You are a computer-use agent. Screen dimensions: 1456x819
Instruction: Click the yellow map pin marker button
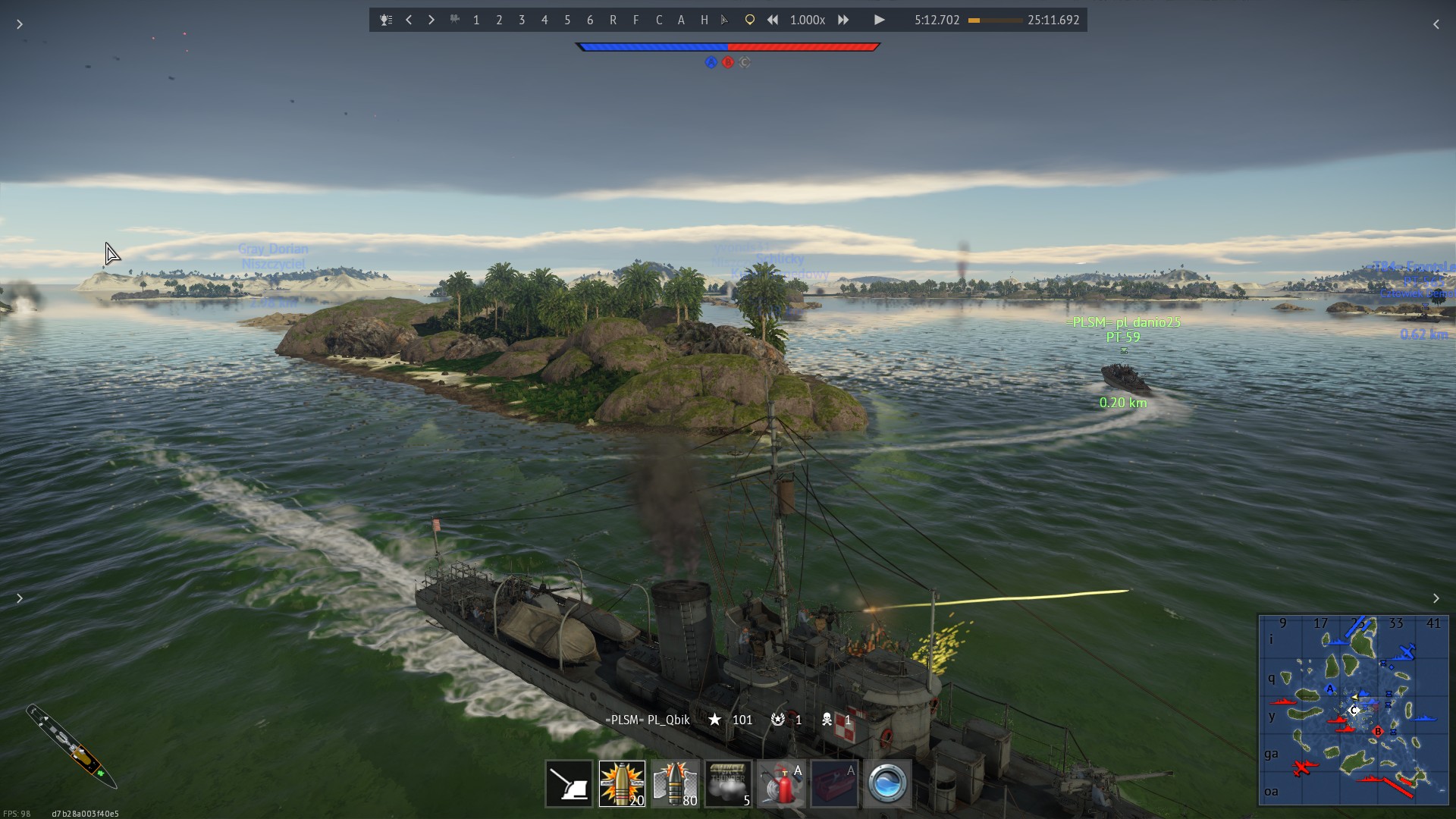(x=749, y=20)
